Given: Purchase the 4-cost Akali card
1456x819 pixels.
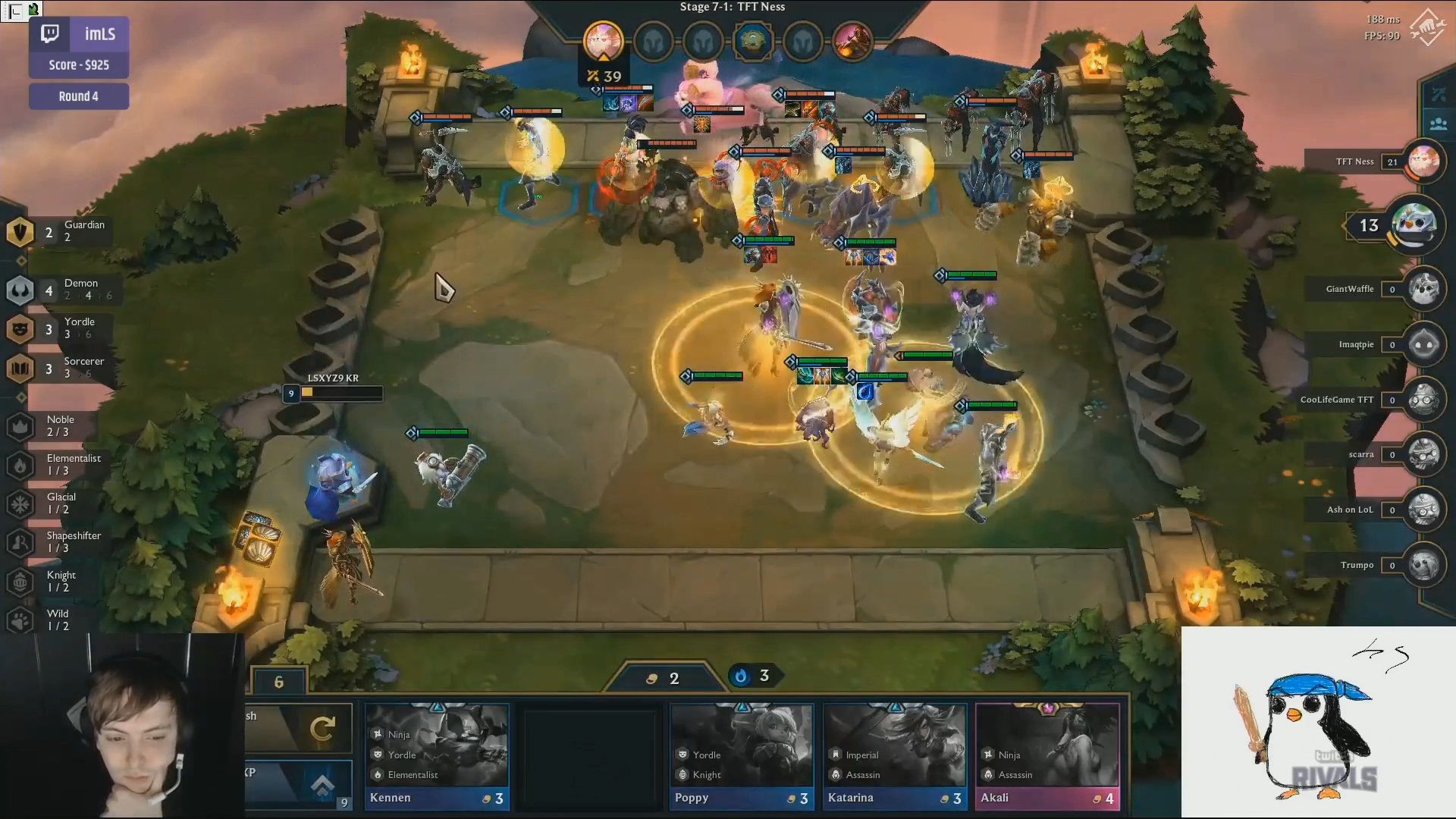Looking at the screenshot, I should (x=1047, y=751).
